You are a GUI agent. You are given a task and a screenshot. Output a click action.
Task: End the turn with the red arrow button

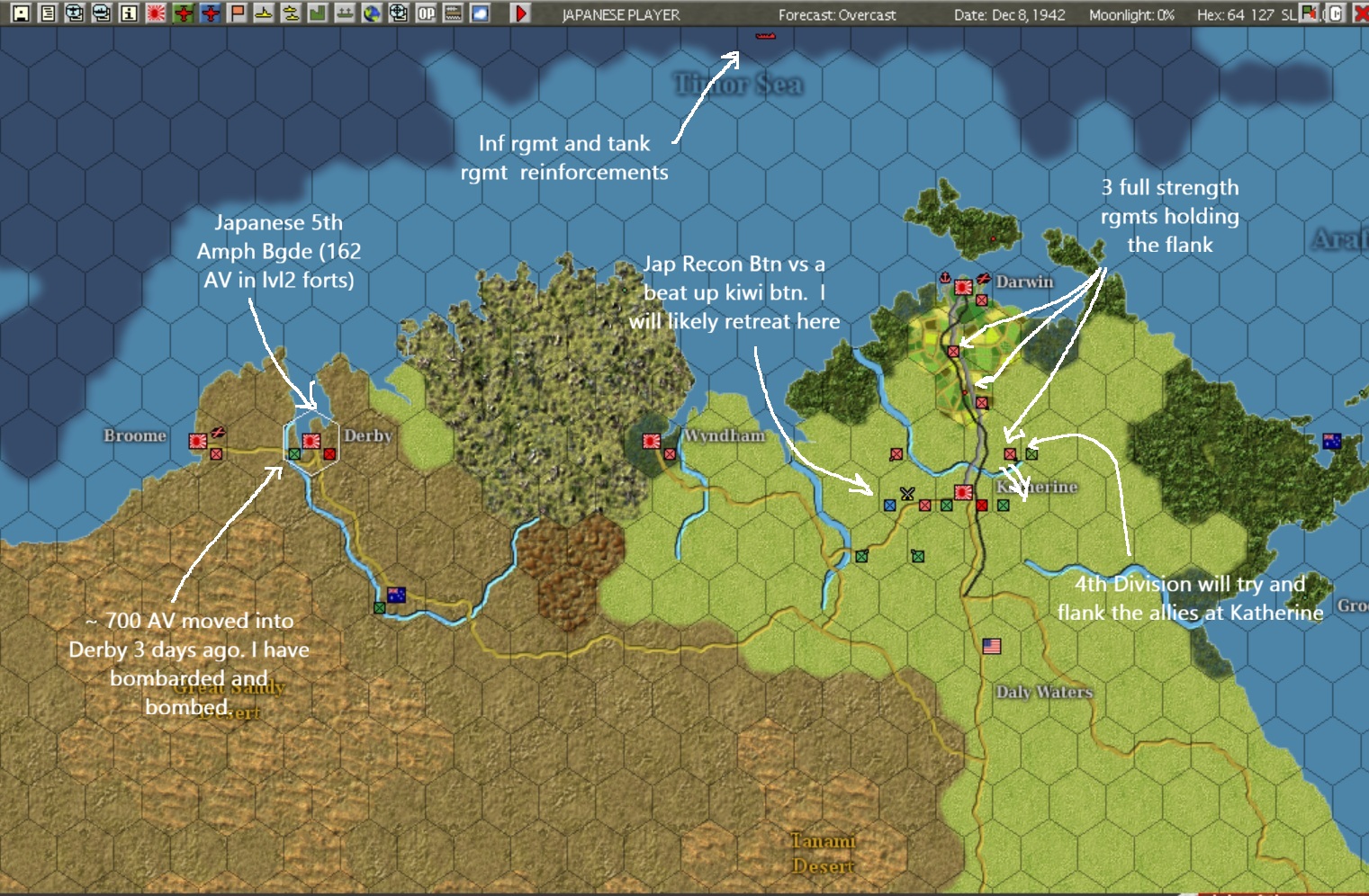[x=520, y=14]
